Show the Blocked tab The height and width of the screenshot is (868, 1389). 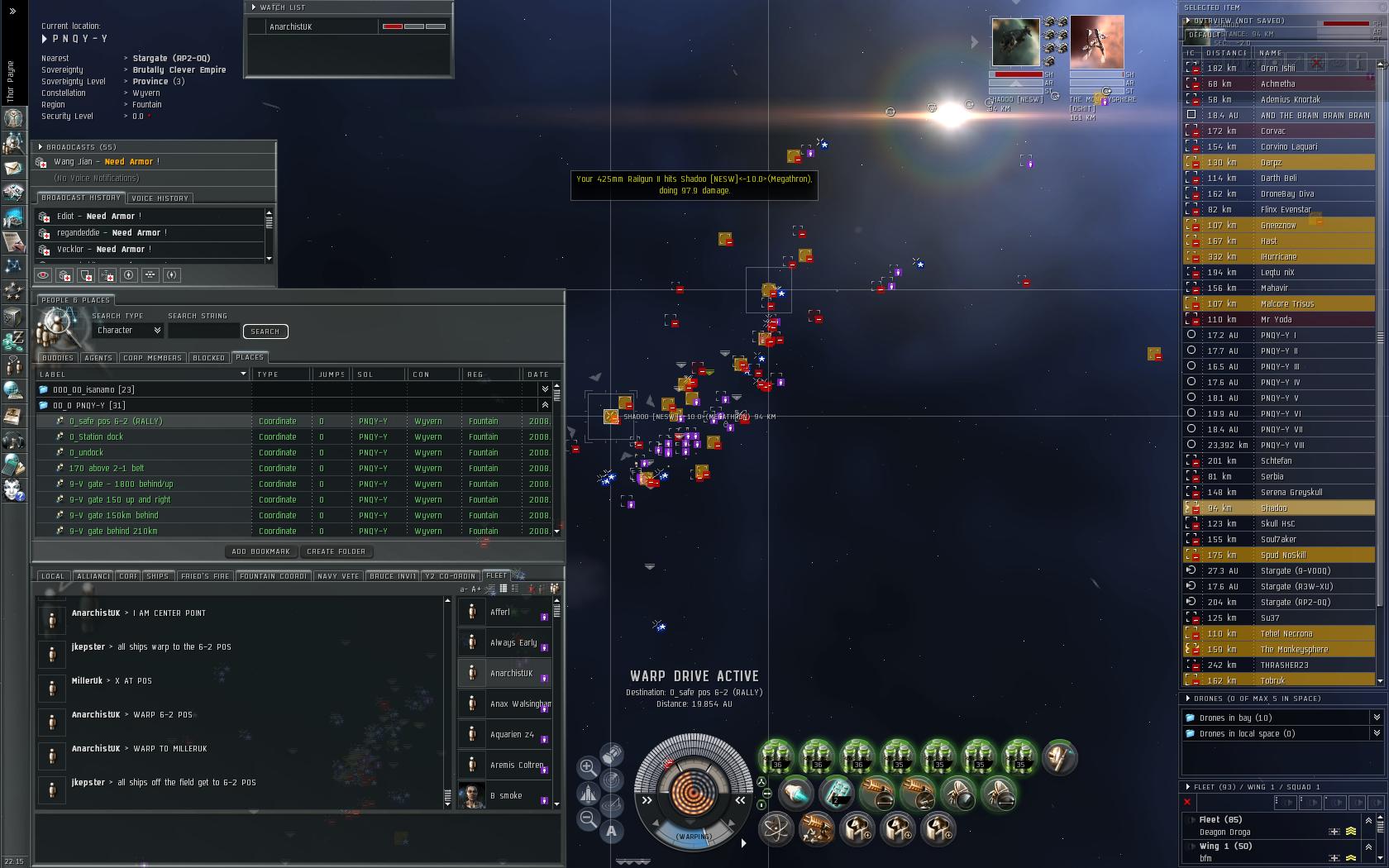coord(208,358)
